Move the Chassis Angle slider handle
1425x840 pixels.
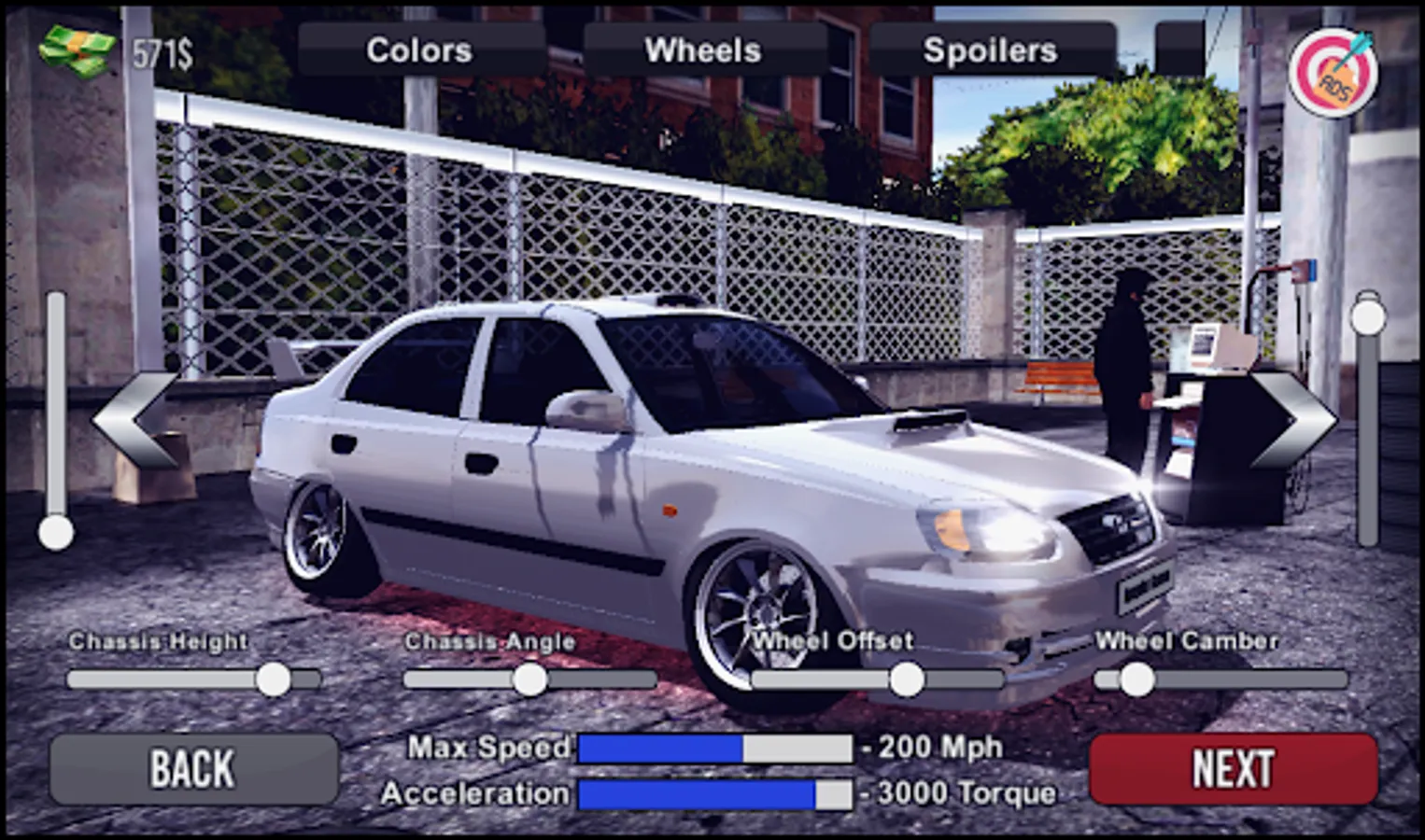click(x=530, y=679)
